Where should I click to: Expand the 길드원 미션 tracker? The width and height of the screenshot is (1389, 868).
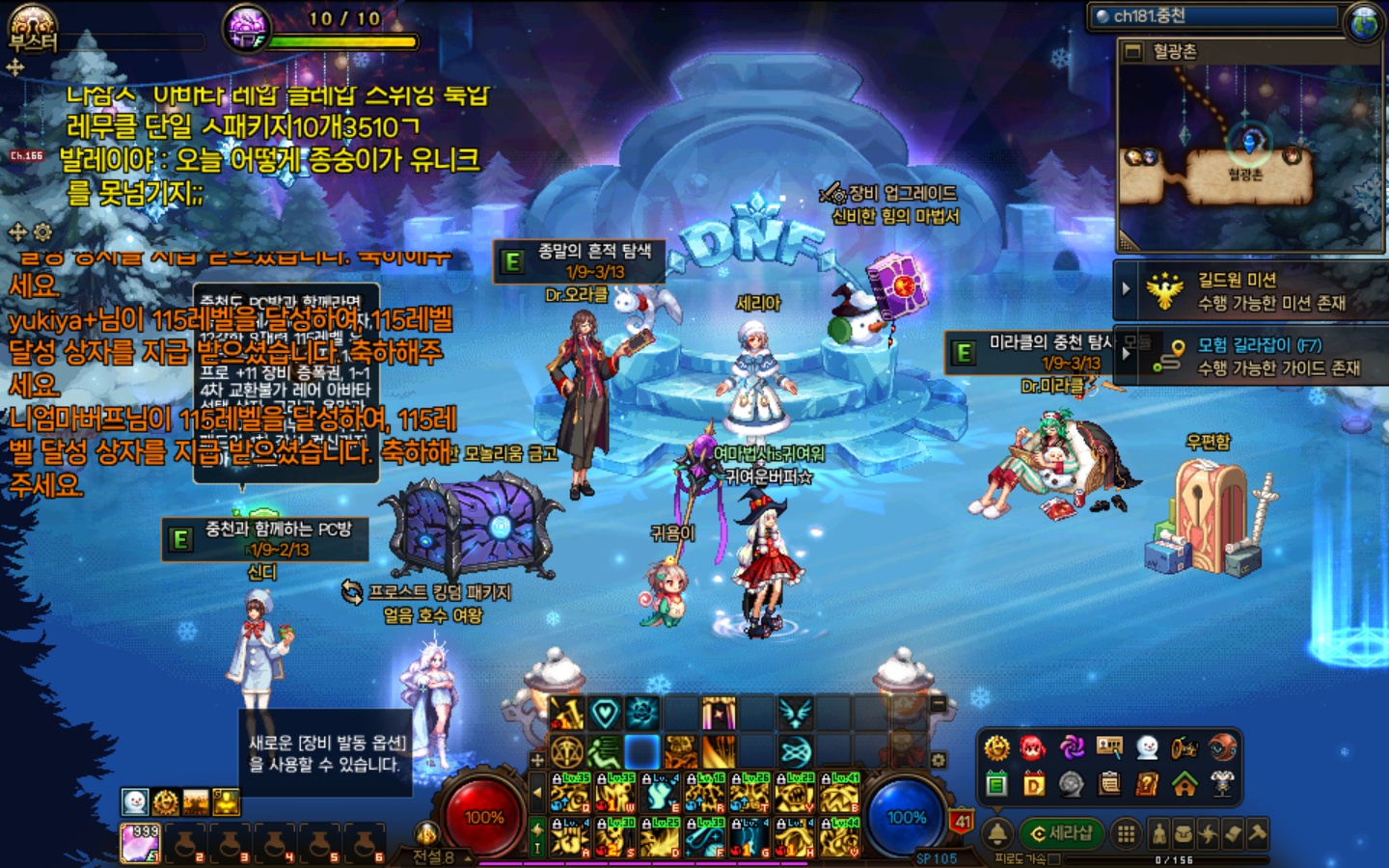pos(1126,288)
